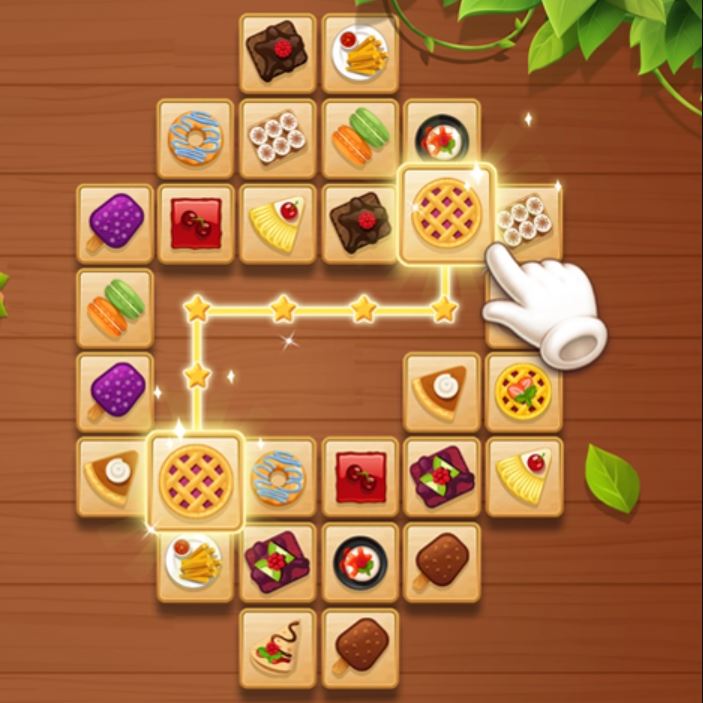Select the brownie tile beside the fries plate
Viewport: 703px width, 703px height.
pyautogui.click(x=278, y=51)
